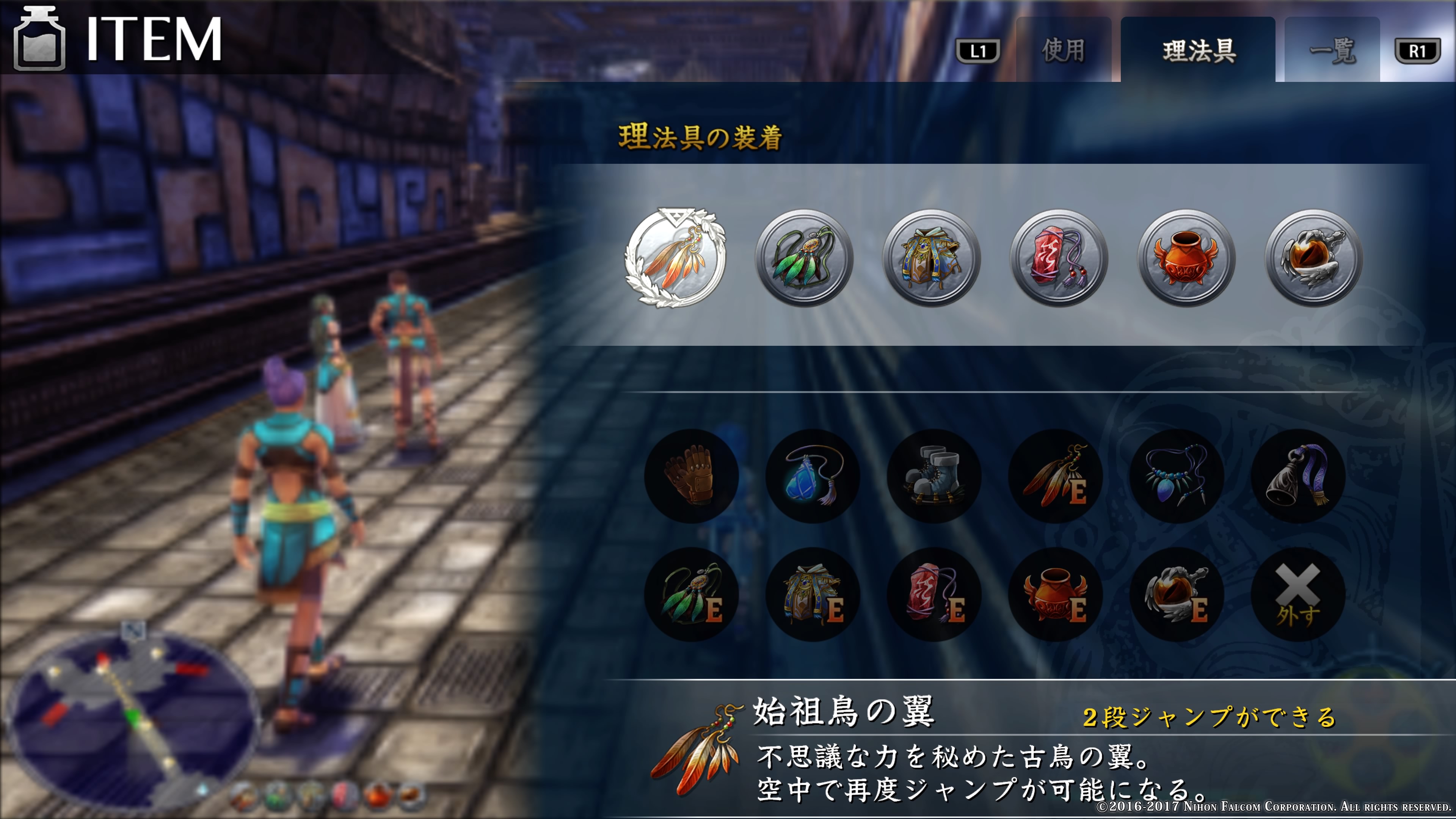Choose the equipped dragon eye orb slot

point(1313,258)
